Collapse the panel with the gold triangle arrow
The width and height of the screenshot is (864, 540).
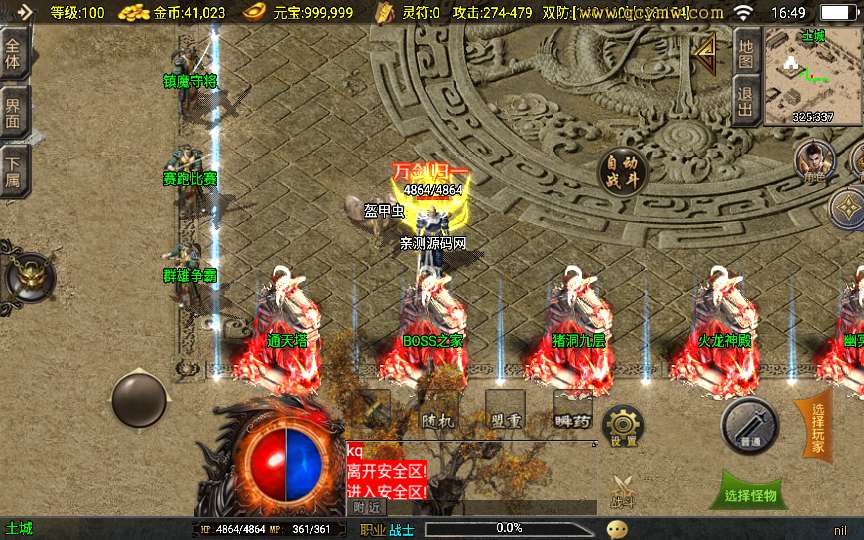pyautogui.click(x=706, y=55)
